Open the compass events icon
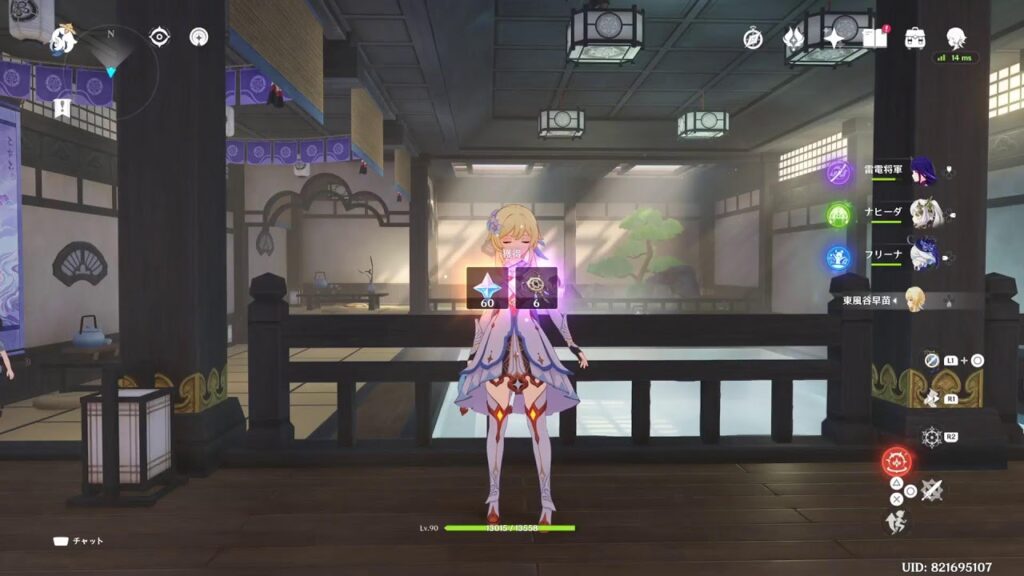 click(x=753, y=39)
